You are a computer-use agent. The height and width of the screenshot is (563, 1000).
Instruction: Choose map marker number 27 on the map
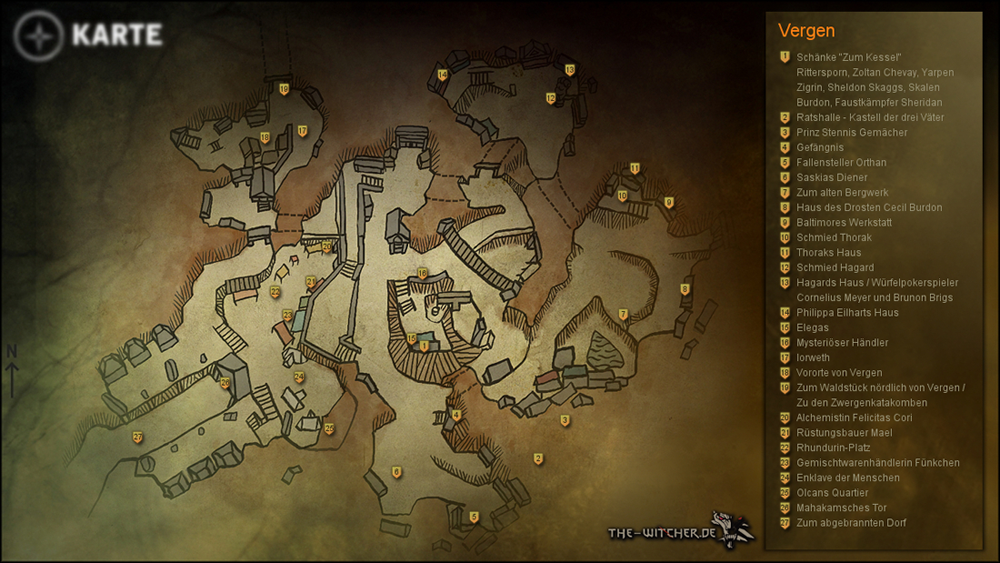pyautogui.click(x=137, y=437)
